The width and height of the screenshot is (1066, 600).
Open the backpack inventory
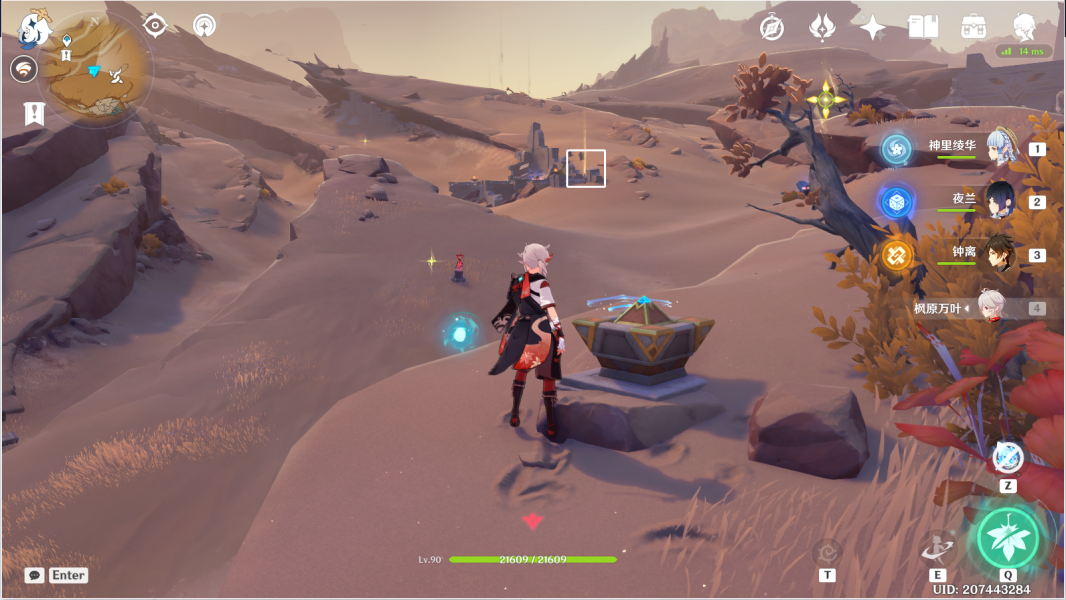coord(973,27)
